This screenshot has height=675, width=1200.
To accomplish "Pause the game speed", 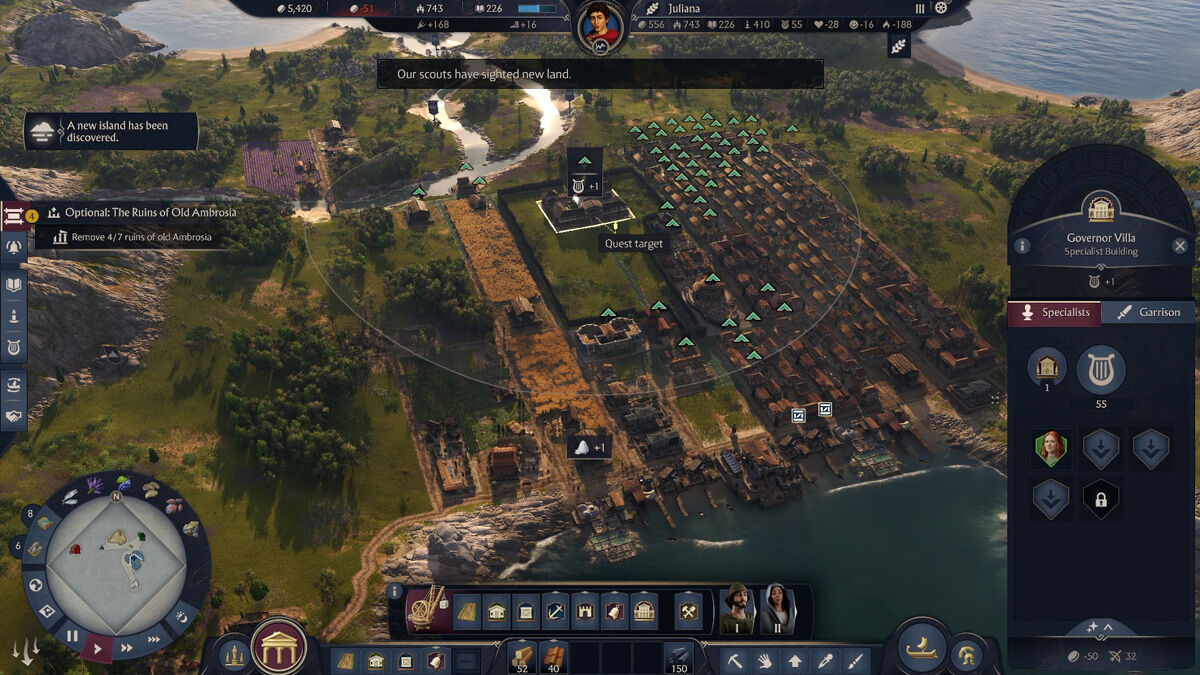I will (x=72, y=636).
